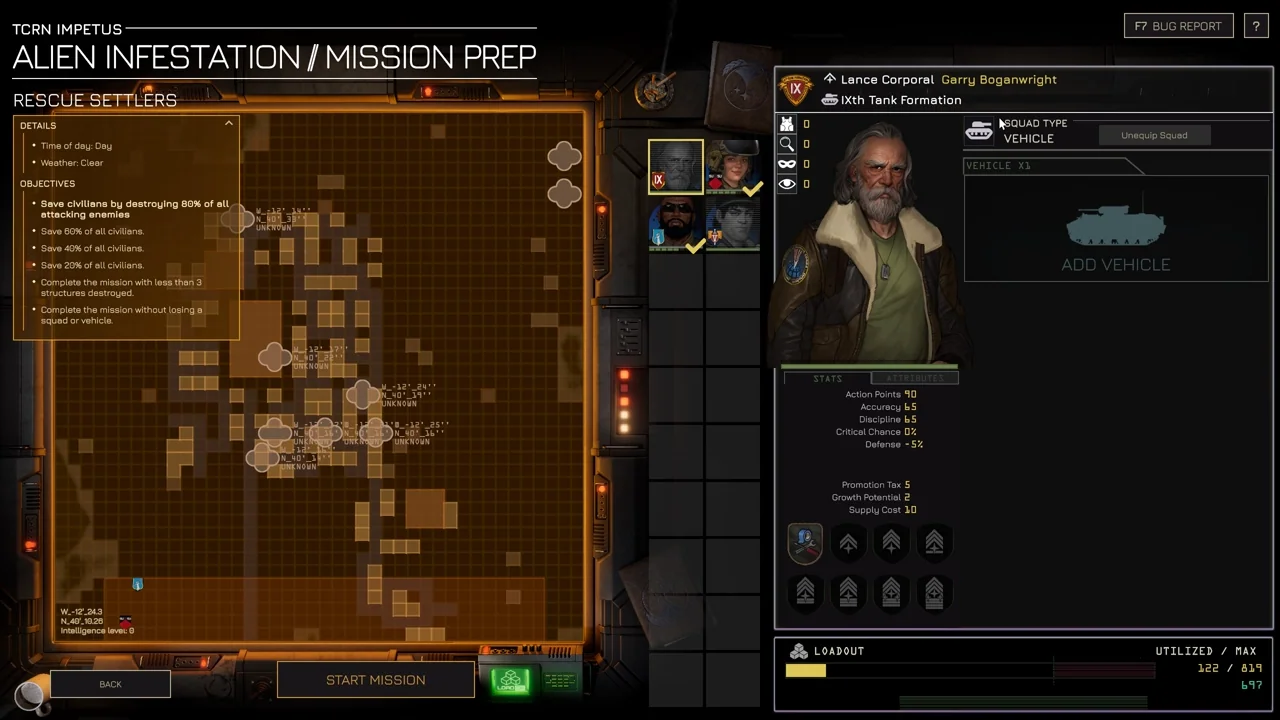Select the mask icon in the soldier sidebar
Screen dimensions: 1280x720
pyautogui.click(x=787, y=163)
